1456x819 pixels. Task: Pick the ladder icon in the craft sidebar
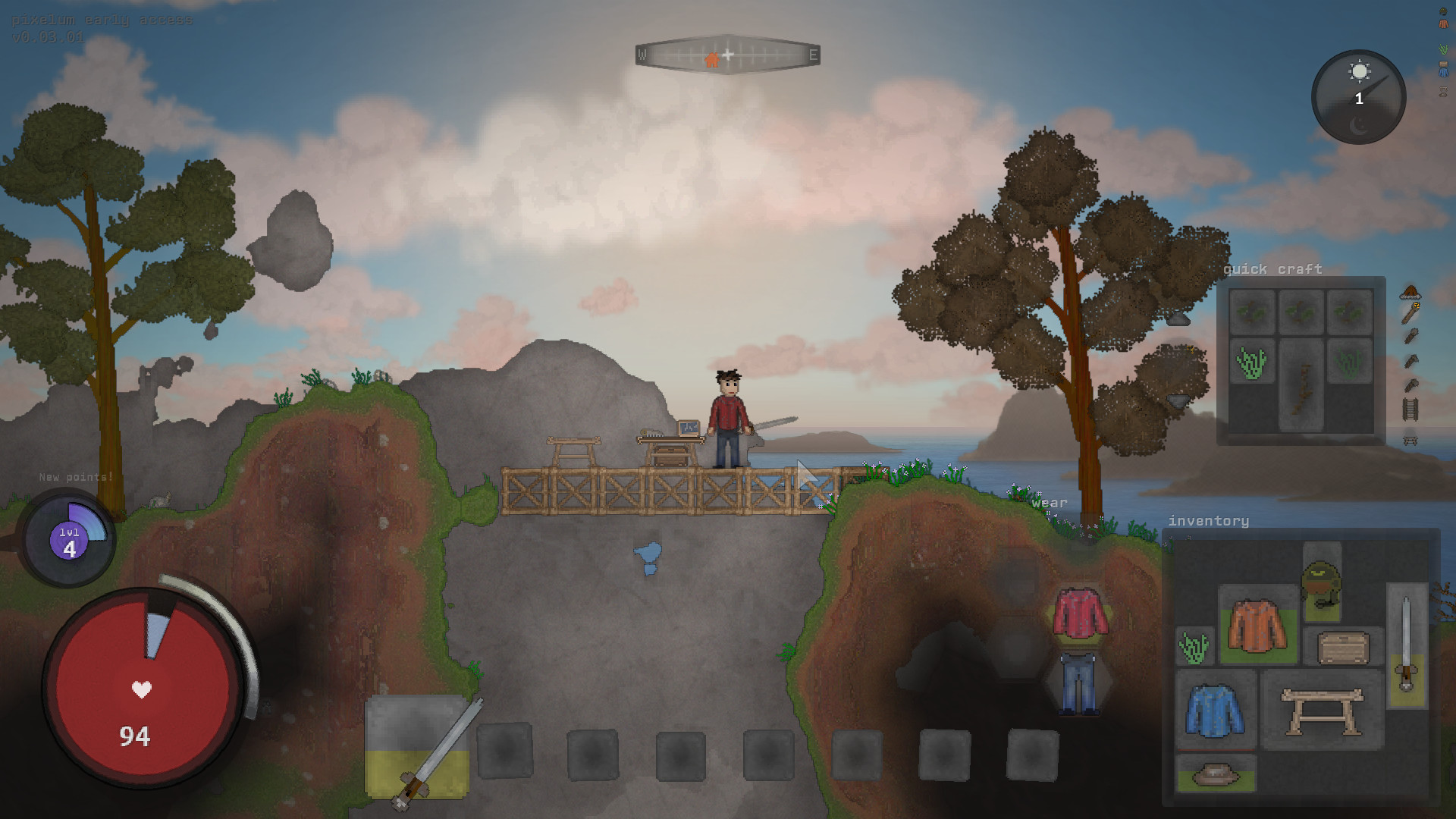click(x=1410, y=409)
